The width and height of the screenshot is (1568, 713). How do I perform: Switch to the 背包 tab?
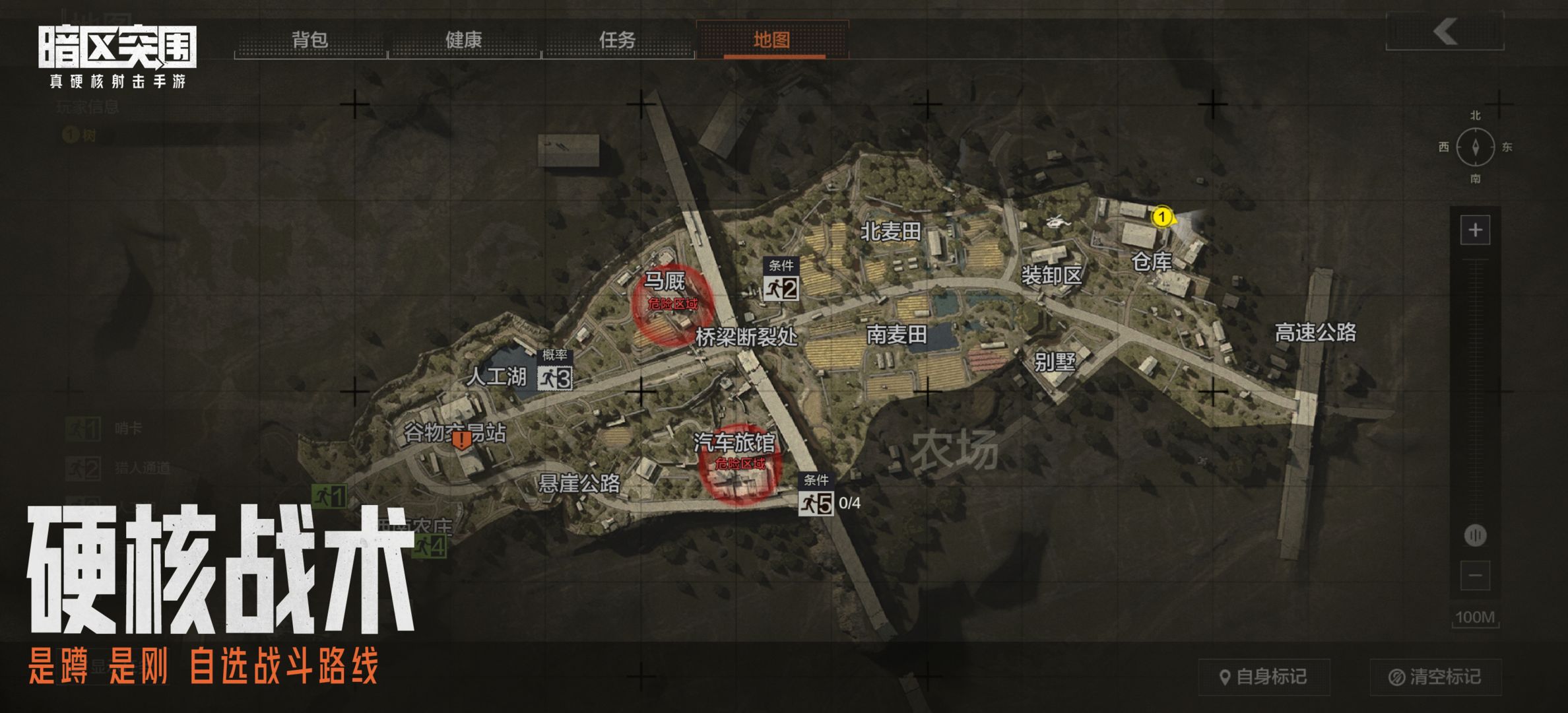pos(308,42)
